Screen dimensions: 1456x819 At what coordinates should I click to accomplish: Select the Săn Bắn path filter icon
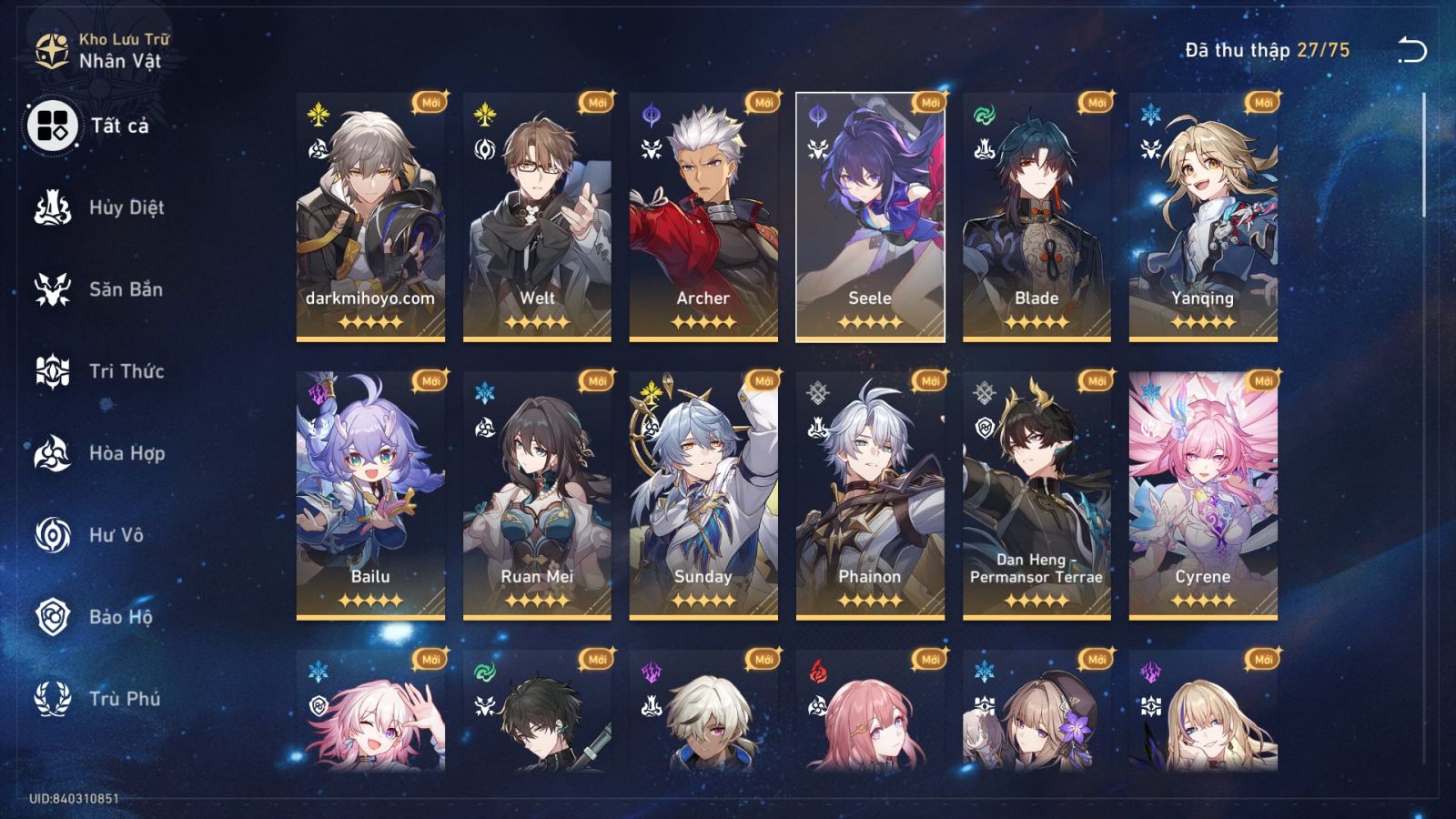click(53, 289)
